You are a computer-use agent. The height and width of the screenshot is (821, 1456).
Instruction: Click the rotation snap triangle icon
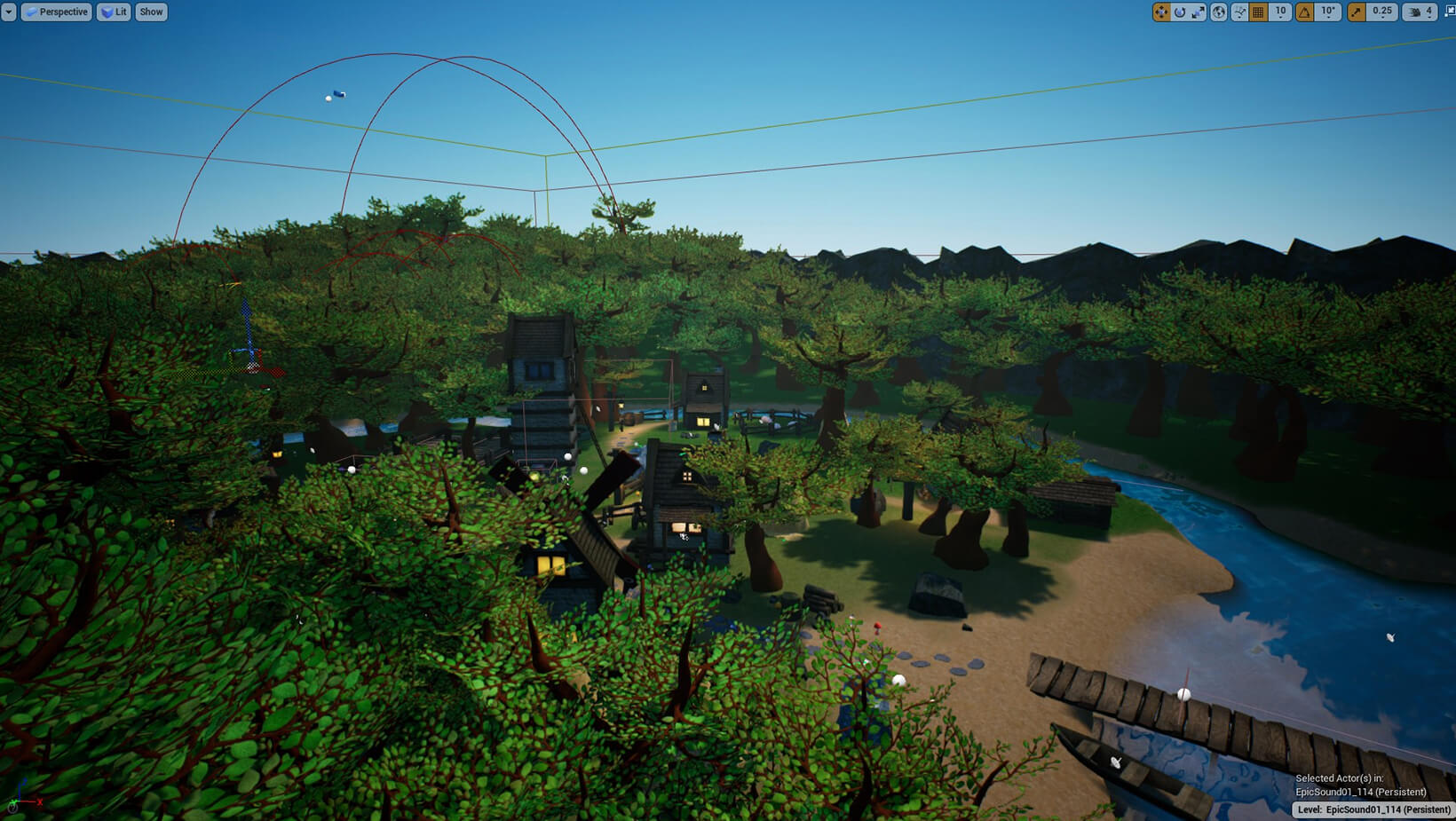pyautogui.click(x=1305, y=12)
